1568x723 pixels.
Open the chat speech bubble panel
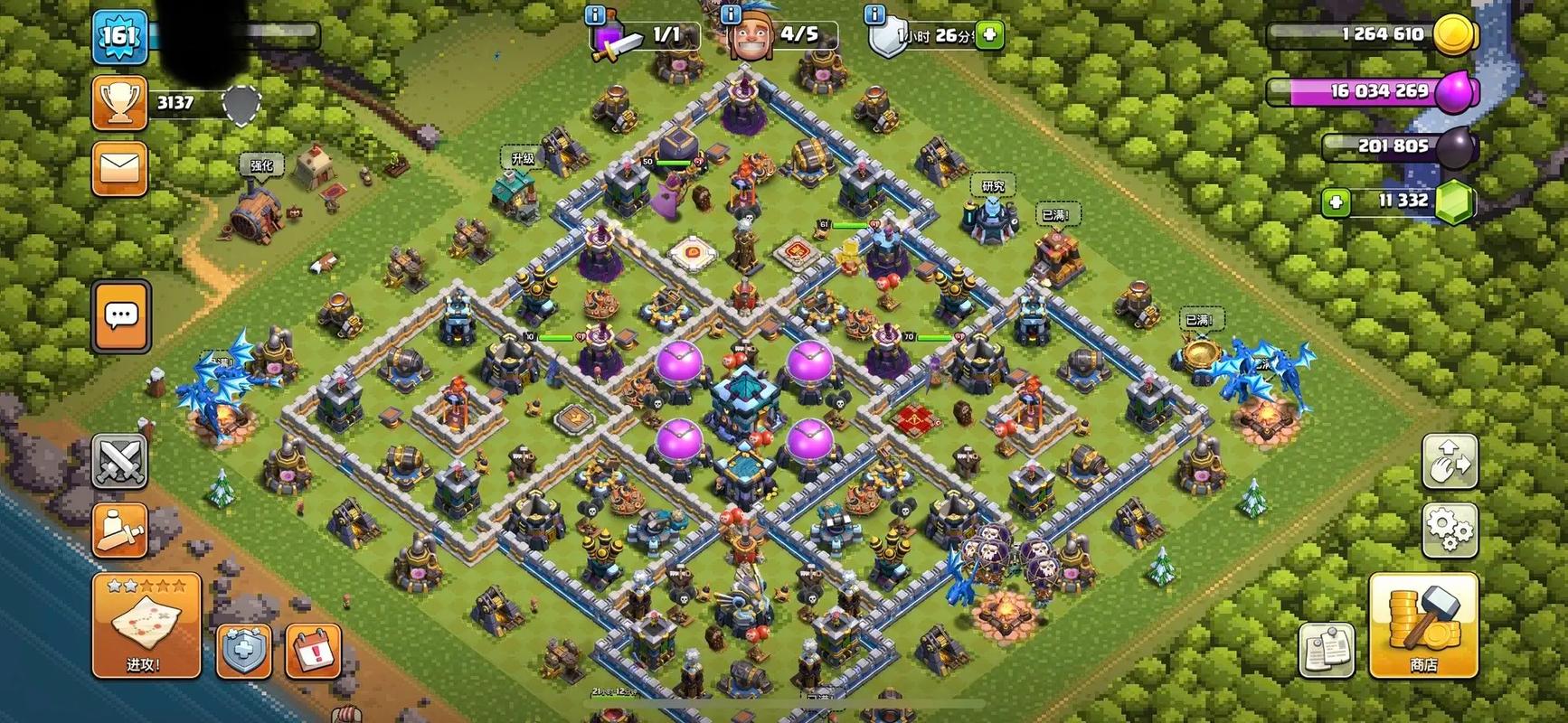[x=121, y=315]
